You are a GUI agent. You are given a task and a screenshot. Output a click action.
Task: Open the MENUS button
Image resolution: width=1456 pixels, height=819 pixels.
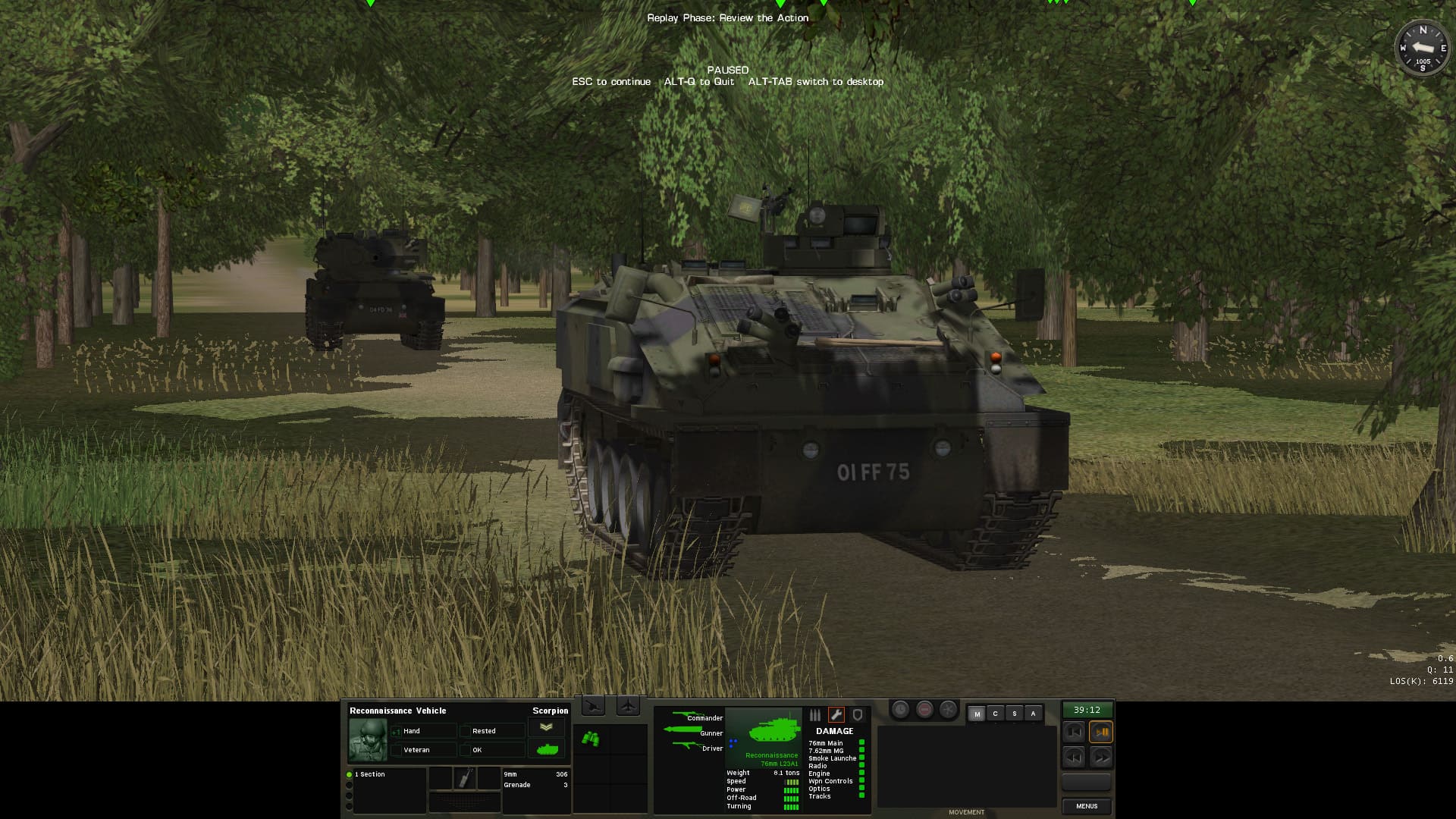[x=1087, y=806]
